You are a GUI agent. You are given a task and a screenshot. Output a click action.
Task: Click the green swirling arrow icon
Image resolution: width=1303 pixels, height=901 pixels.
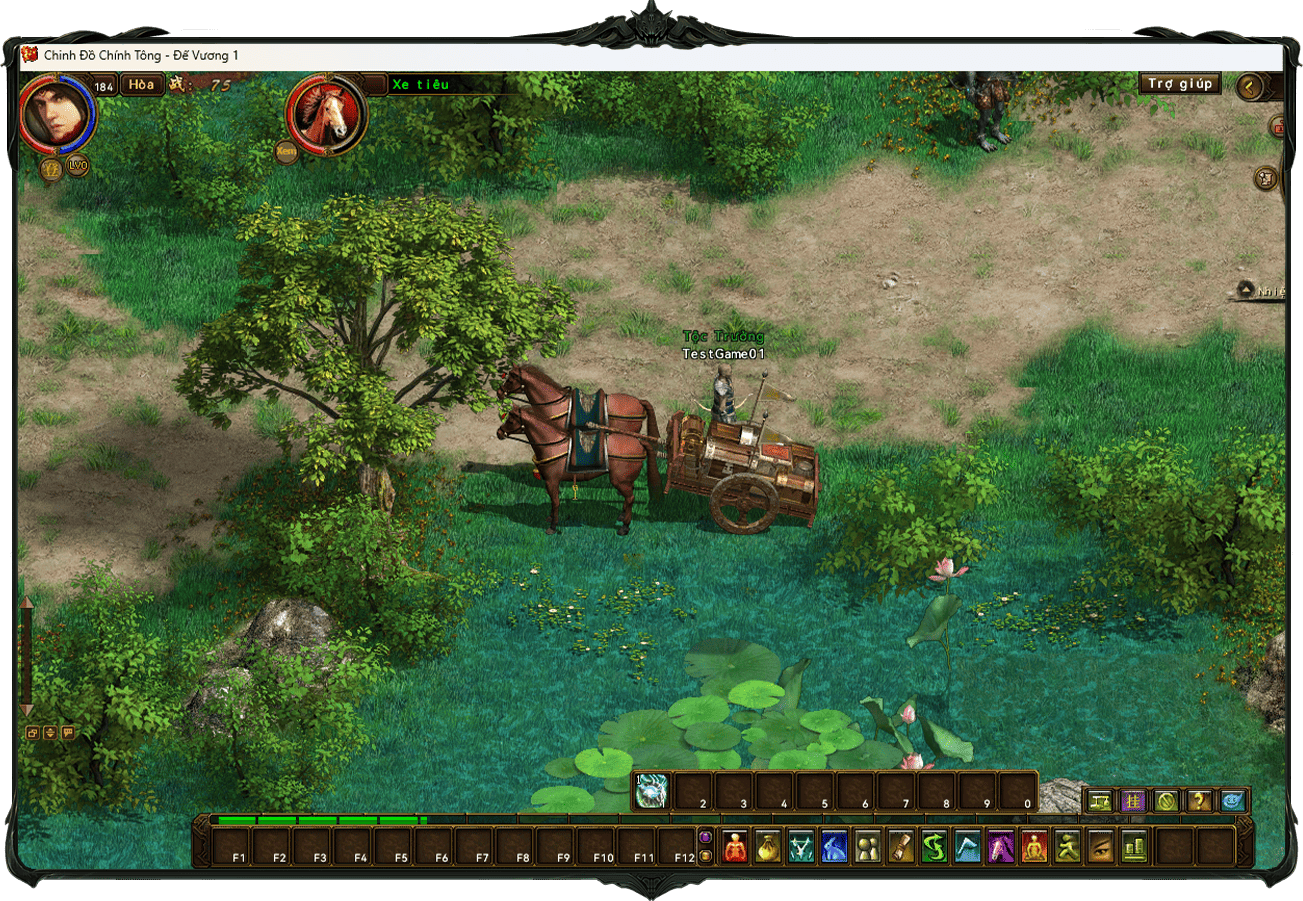tap(933, 846)
